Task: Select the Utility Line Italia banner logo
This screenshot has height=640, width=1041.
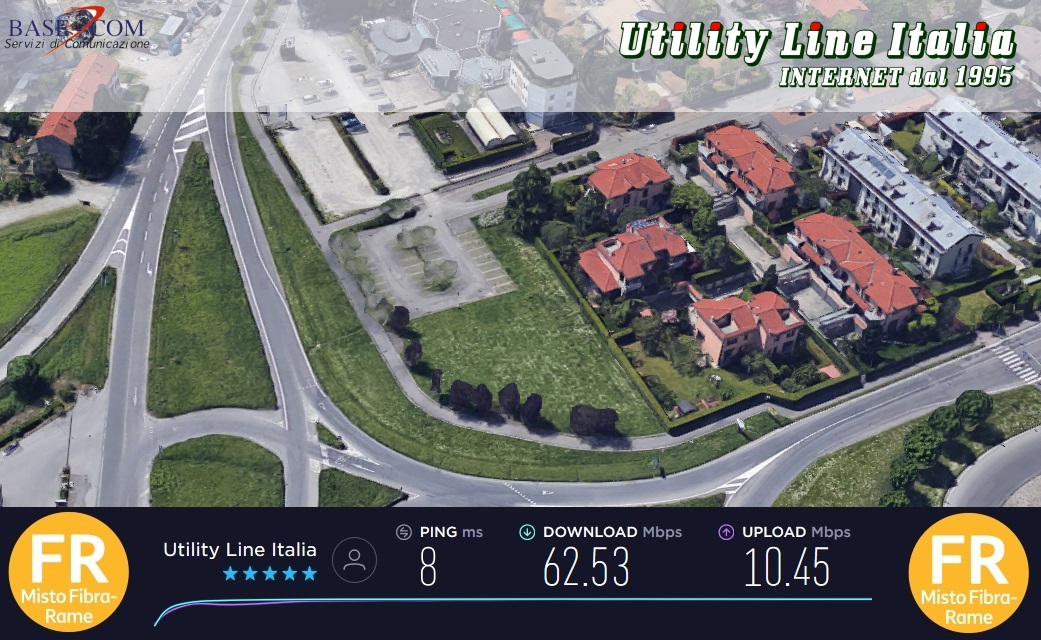Action: [x=816, y=53]
